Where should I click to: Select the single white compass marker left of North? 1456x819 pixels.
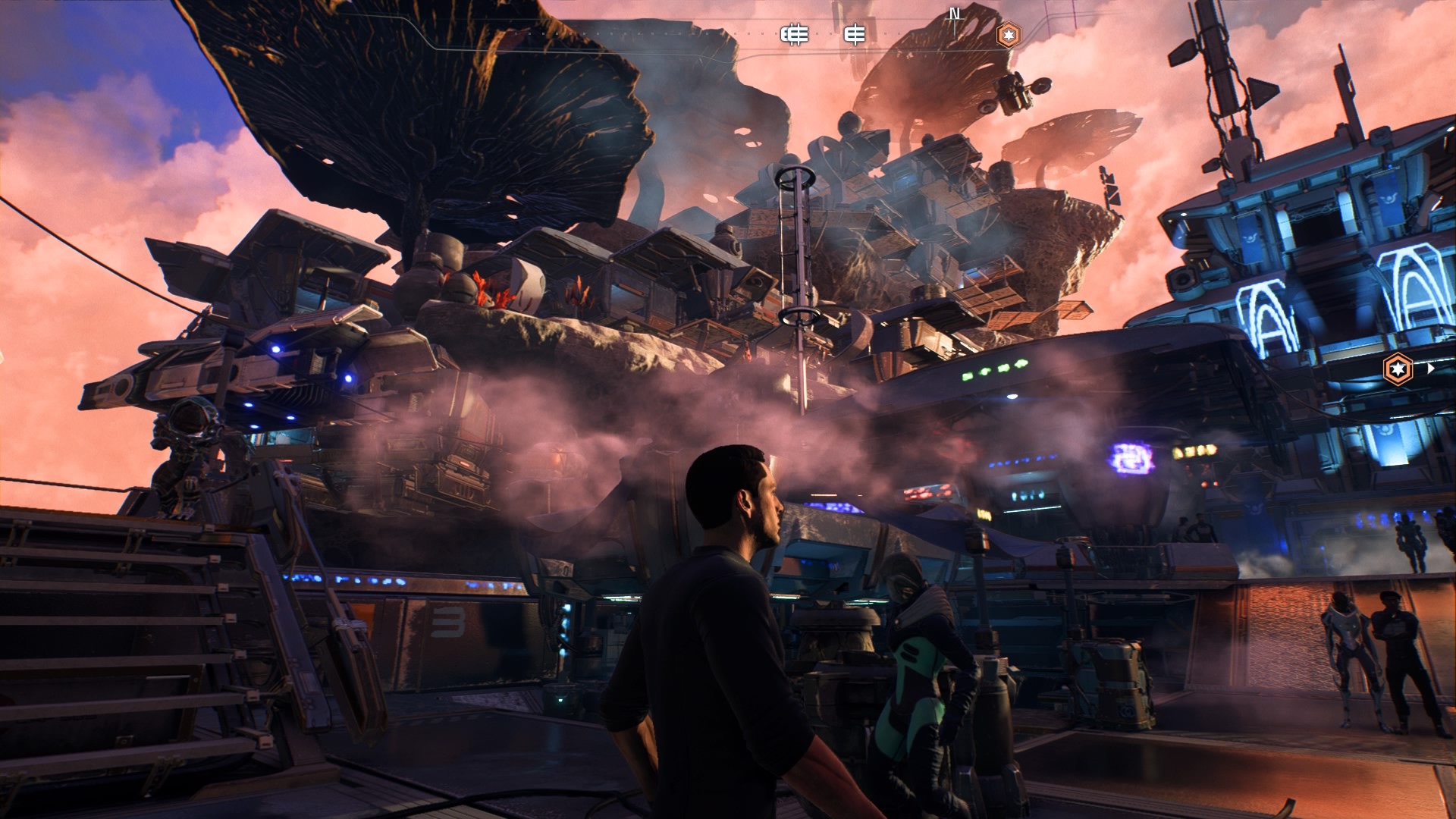(855, 35)
